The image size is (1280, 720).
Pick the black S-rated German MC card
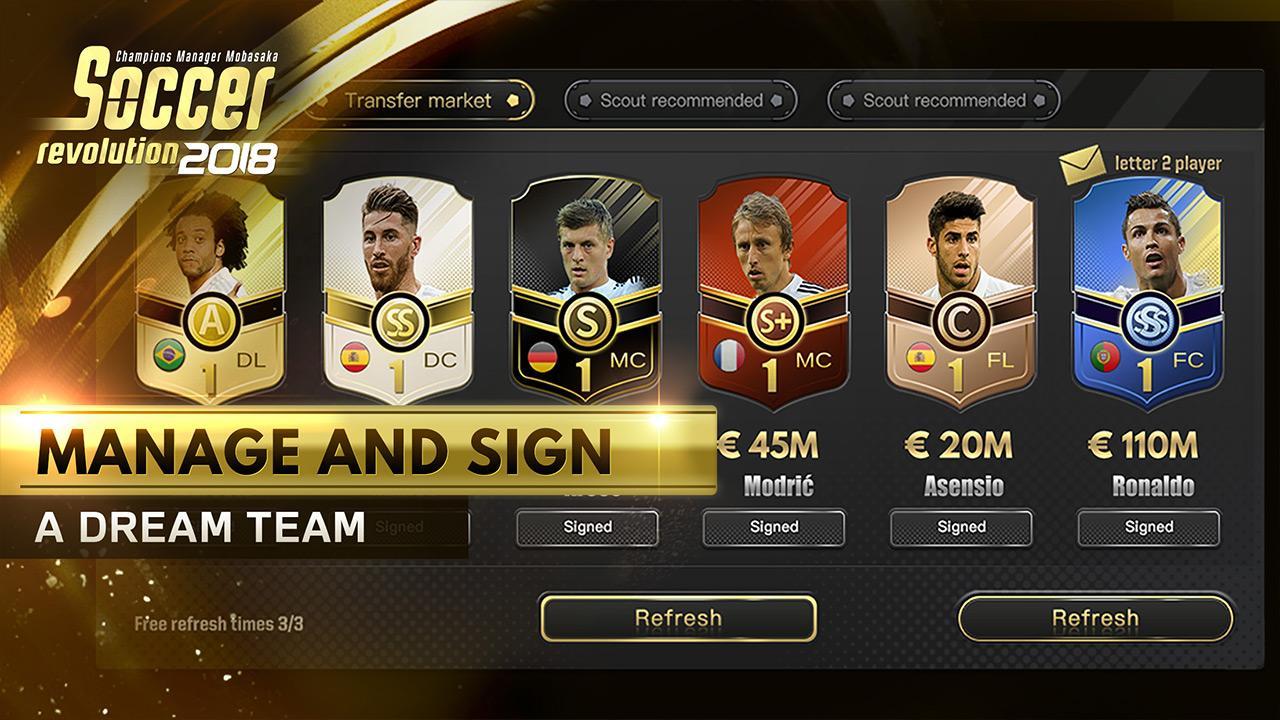point(586,290)
